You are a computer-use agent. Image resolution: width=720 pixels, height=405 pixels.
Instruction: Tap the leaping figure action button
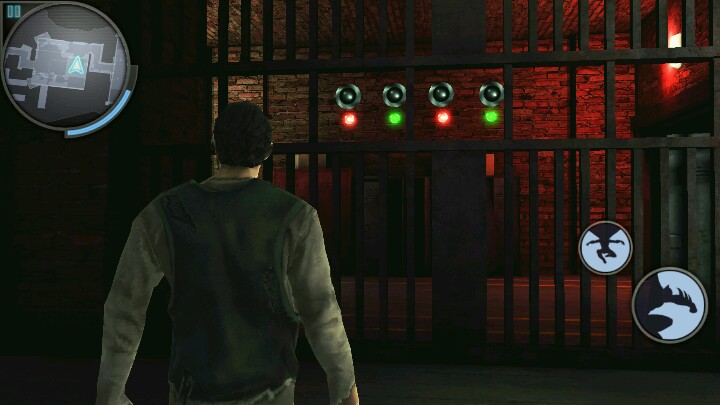(605, 247)
